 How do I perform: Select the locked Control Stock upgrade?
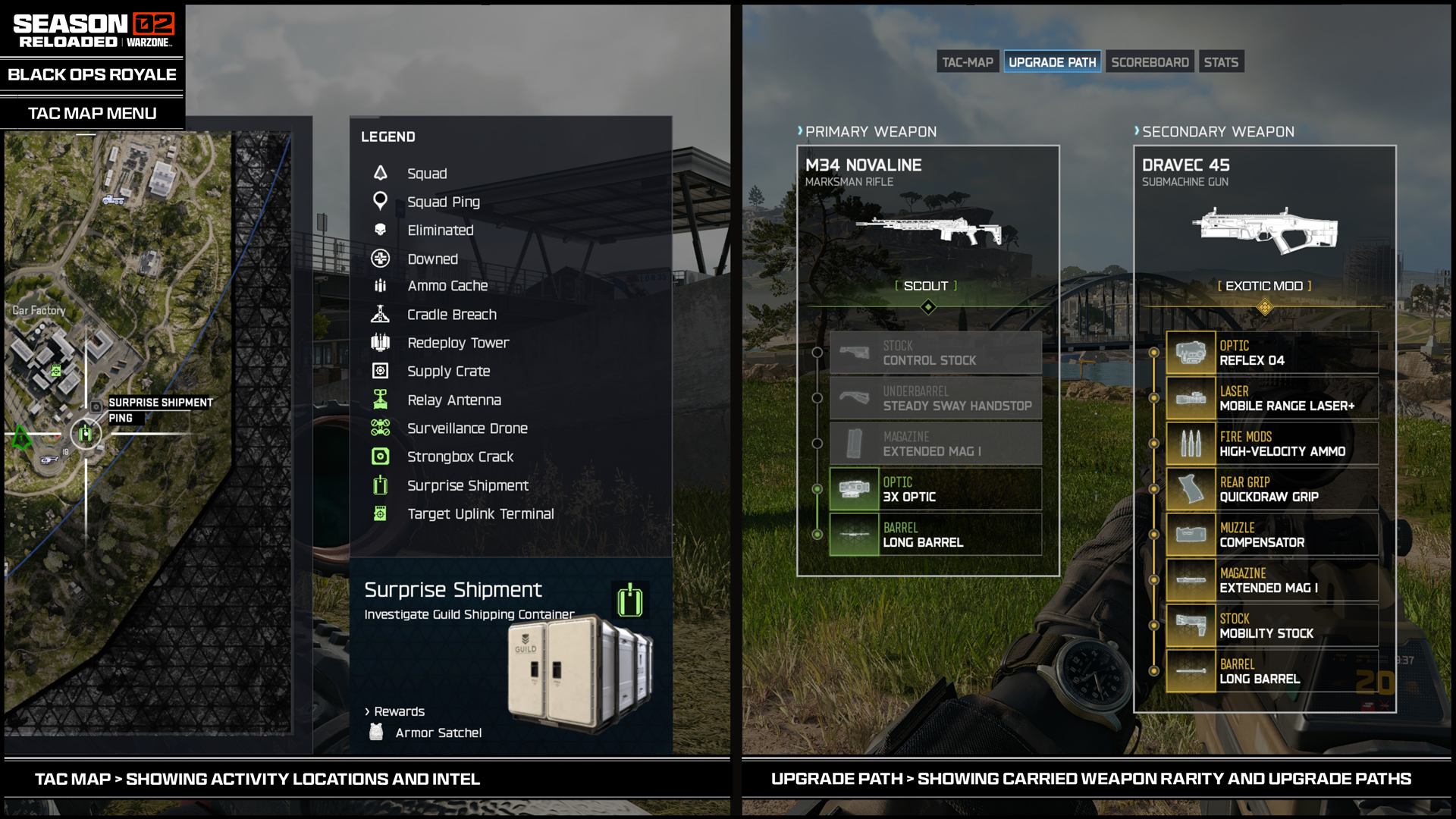coord(935,353)
